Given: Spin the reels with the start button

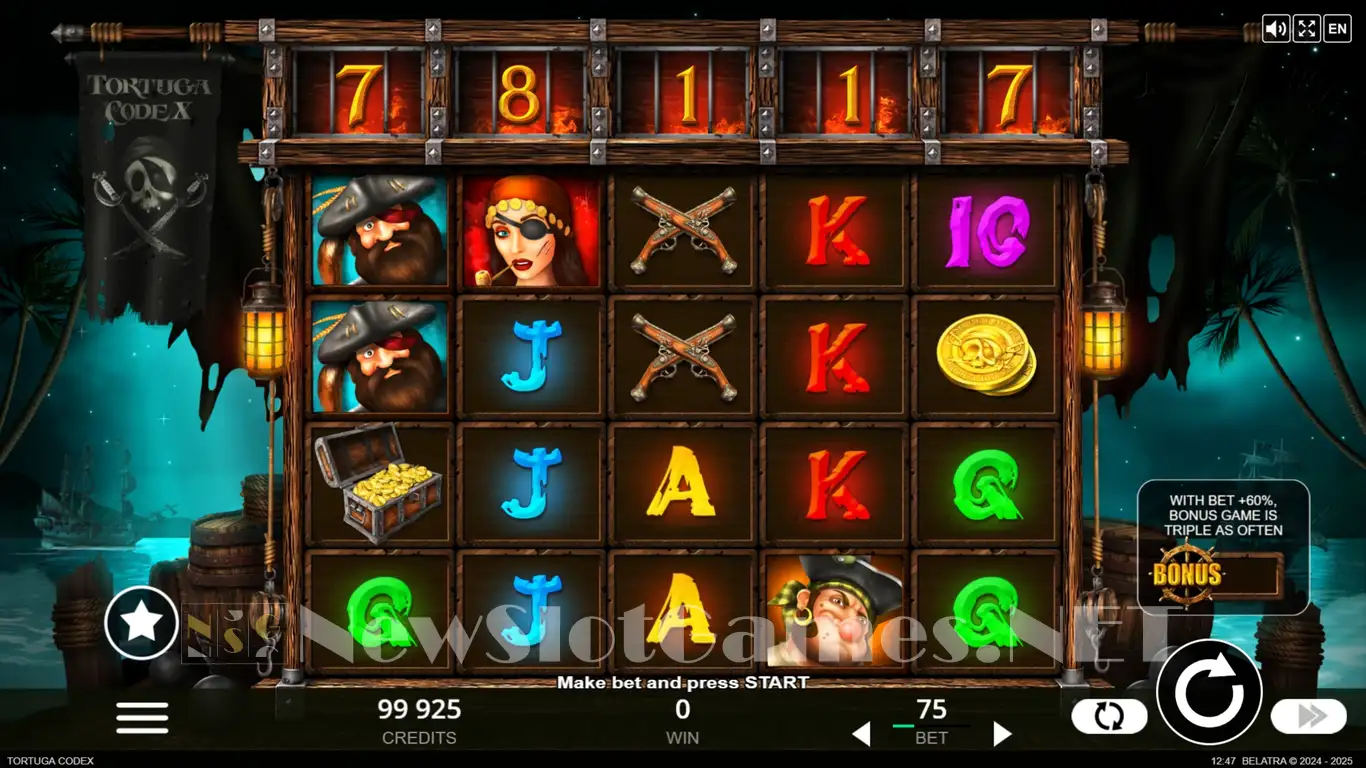Looking at the screenshot, I should pos(1208,692).
